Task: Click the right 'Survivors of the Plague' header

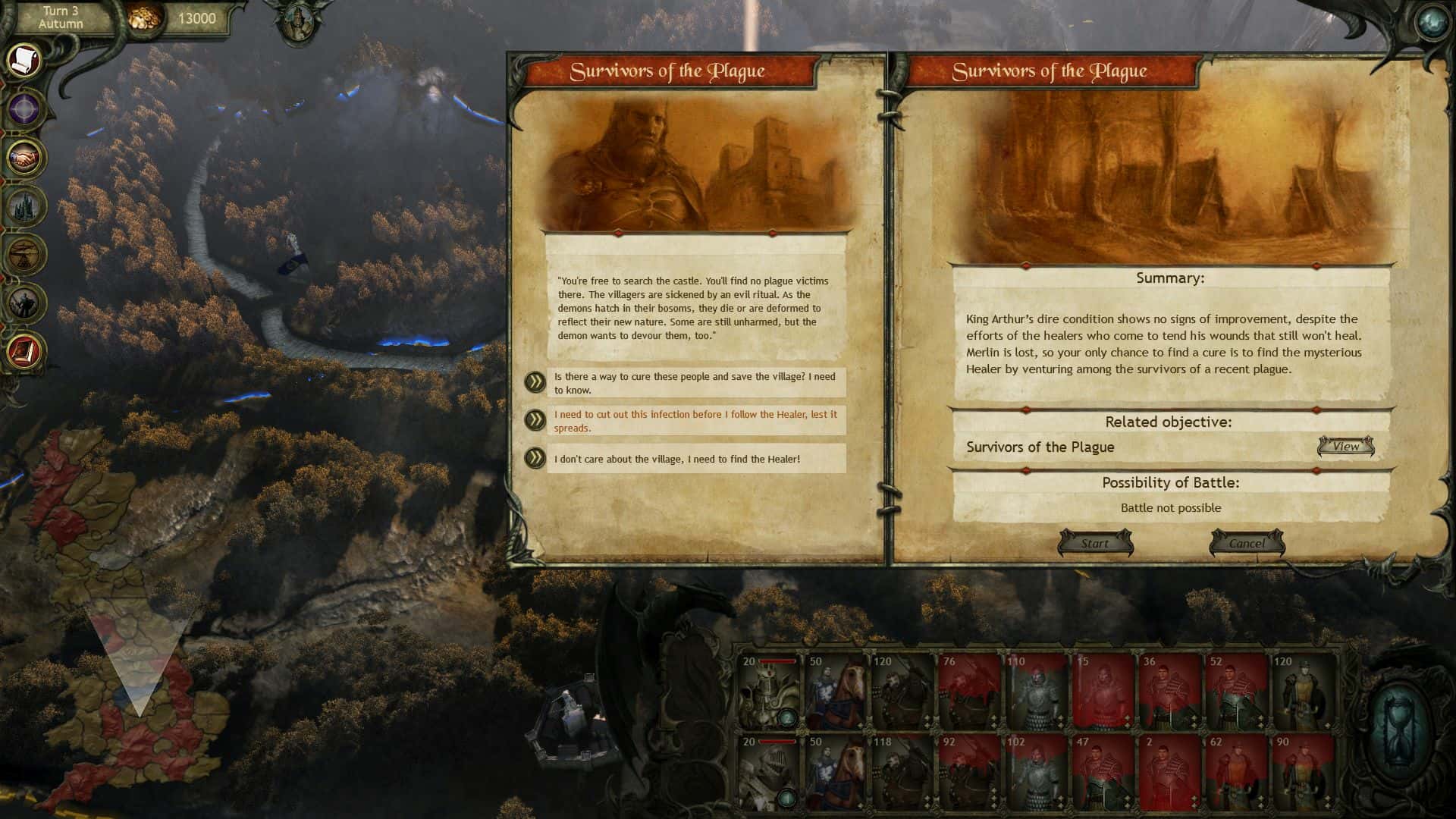Action: pos(1050,71)
